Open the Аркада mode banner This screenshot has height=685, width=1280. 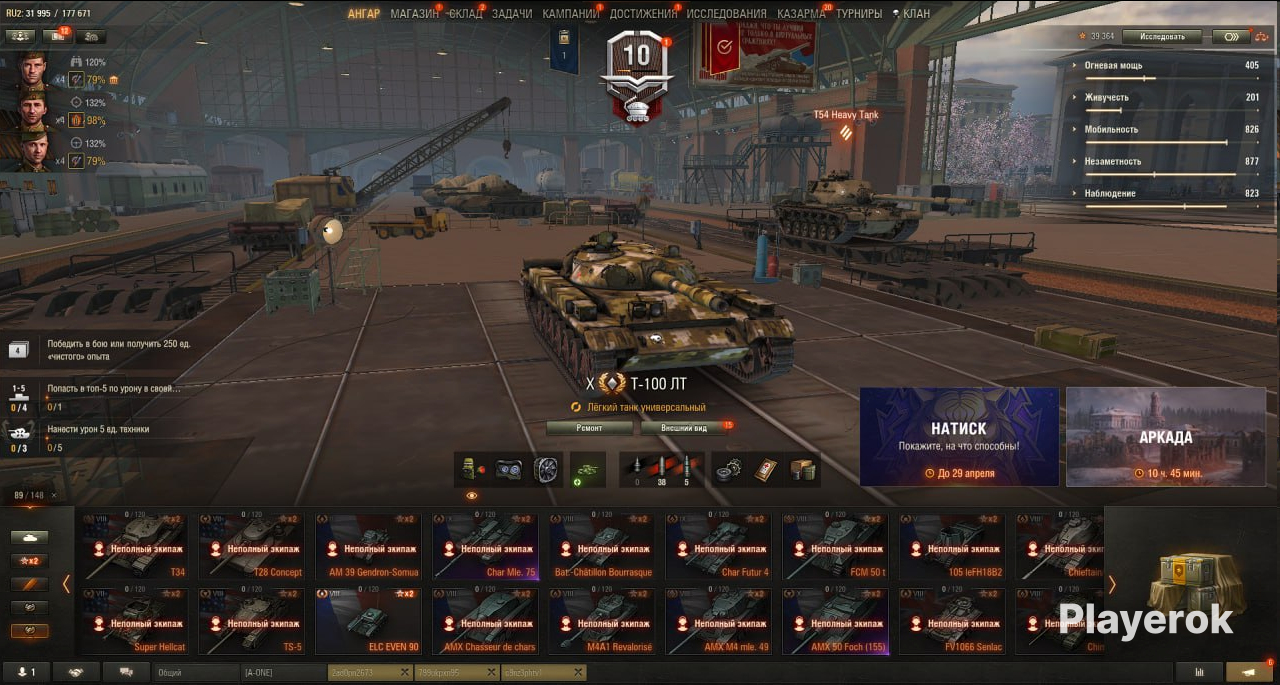click(x=1165, y=437)
